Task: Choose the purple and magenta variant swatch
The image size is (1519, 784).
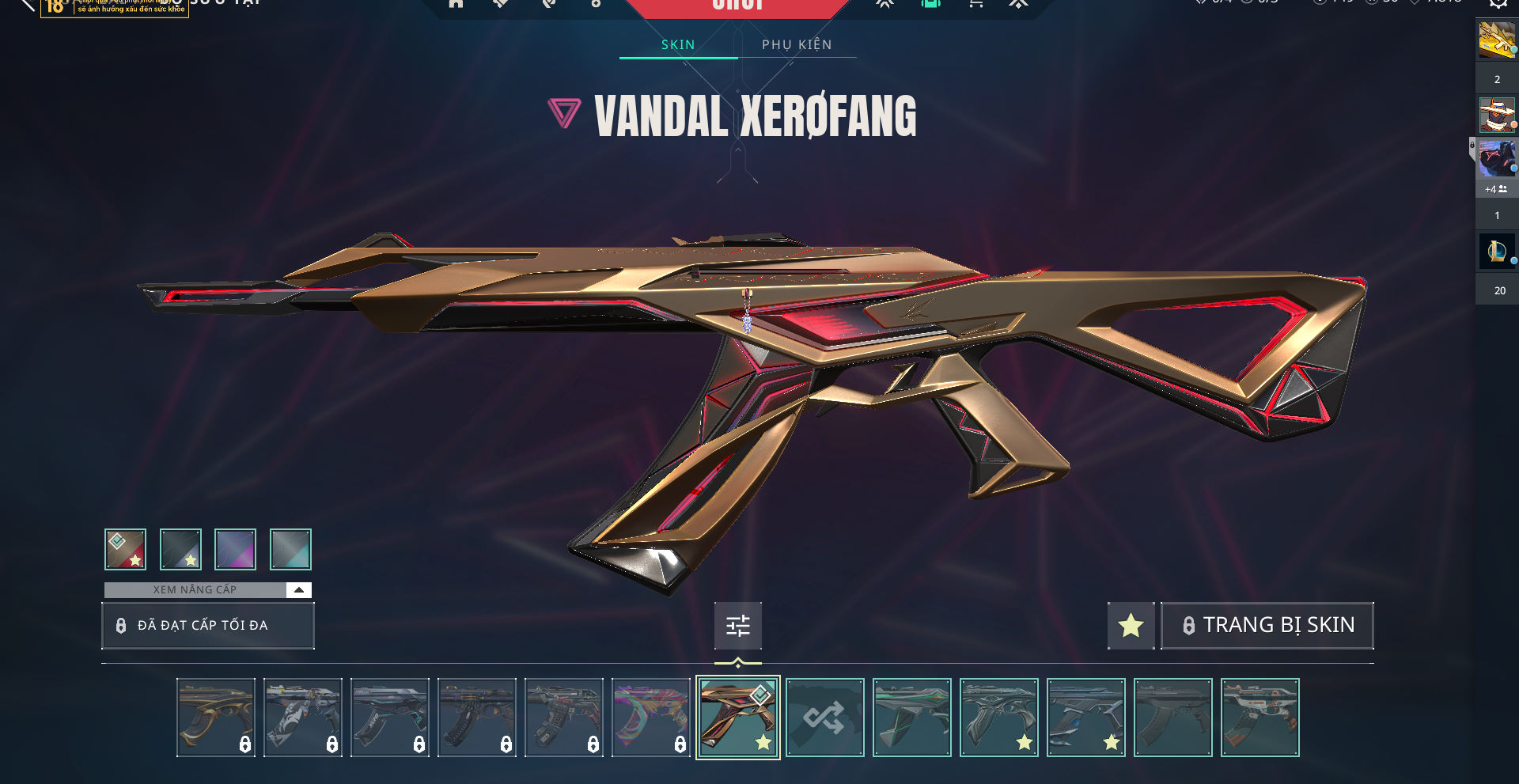Action: coord(236,550)
